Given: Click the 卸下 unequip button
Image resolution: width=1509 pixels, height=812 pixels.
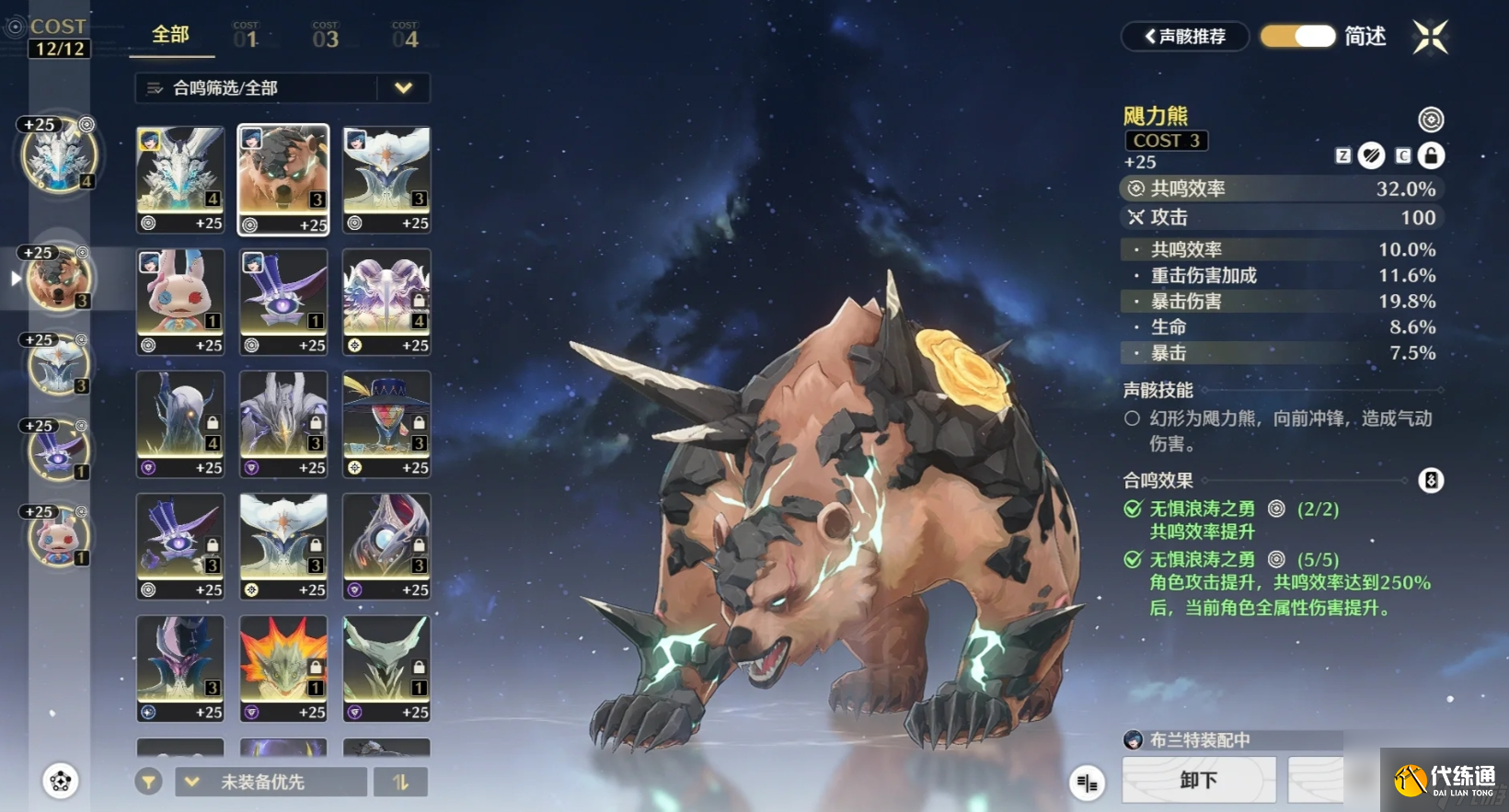Looking at the screenshot, I should click(1198, 781).
